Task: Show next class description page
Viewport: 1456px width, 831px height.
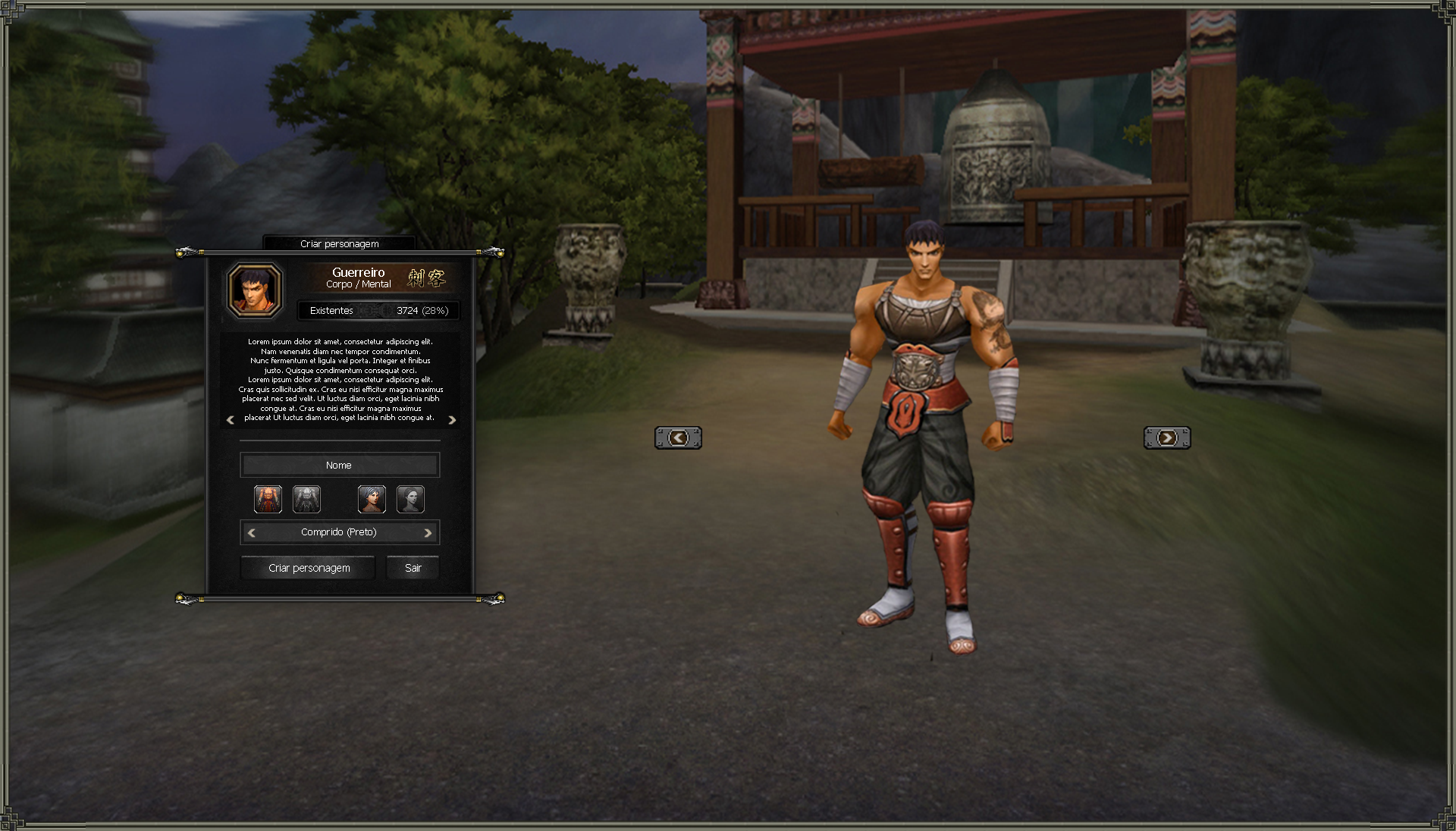Action: [452, 420]
